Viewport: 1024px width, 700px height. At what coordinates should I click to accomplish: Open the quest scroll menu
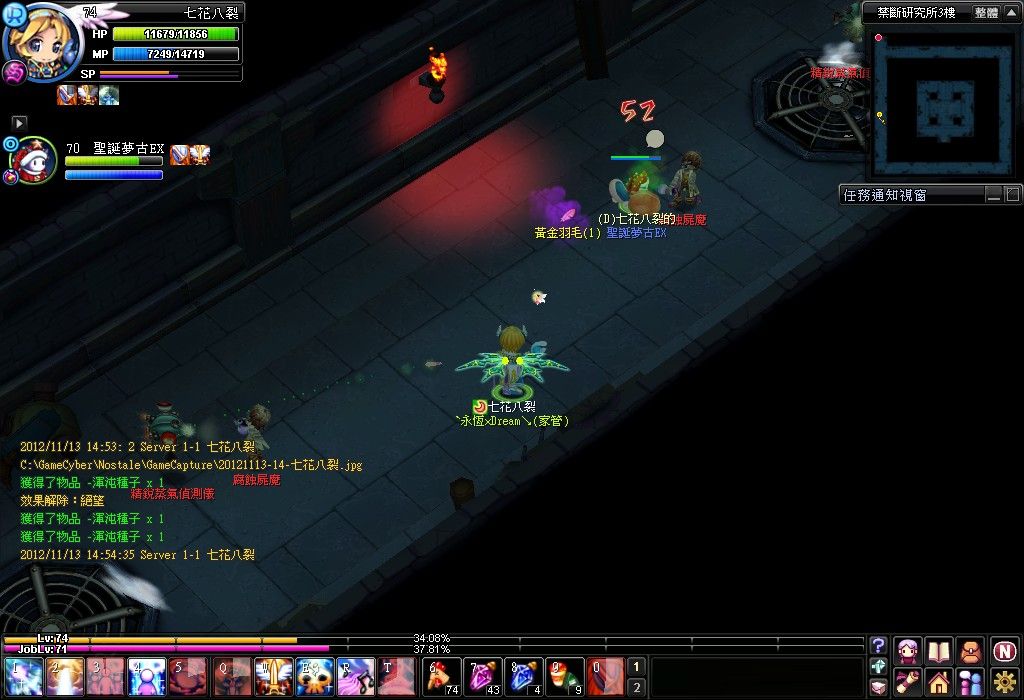908,683
